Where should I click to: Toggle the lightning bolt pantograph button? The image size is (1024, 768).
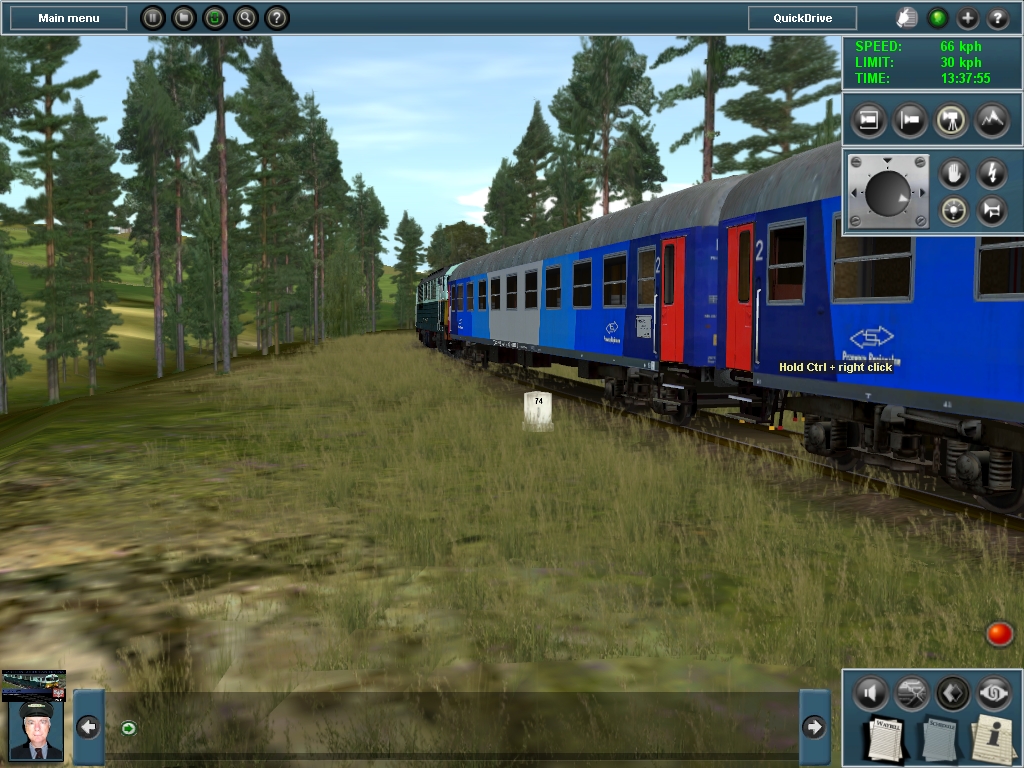992,173
